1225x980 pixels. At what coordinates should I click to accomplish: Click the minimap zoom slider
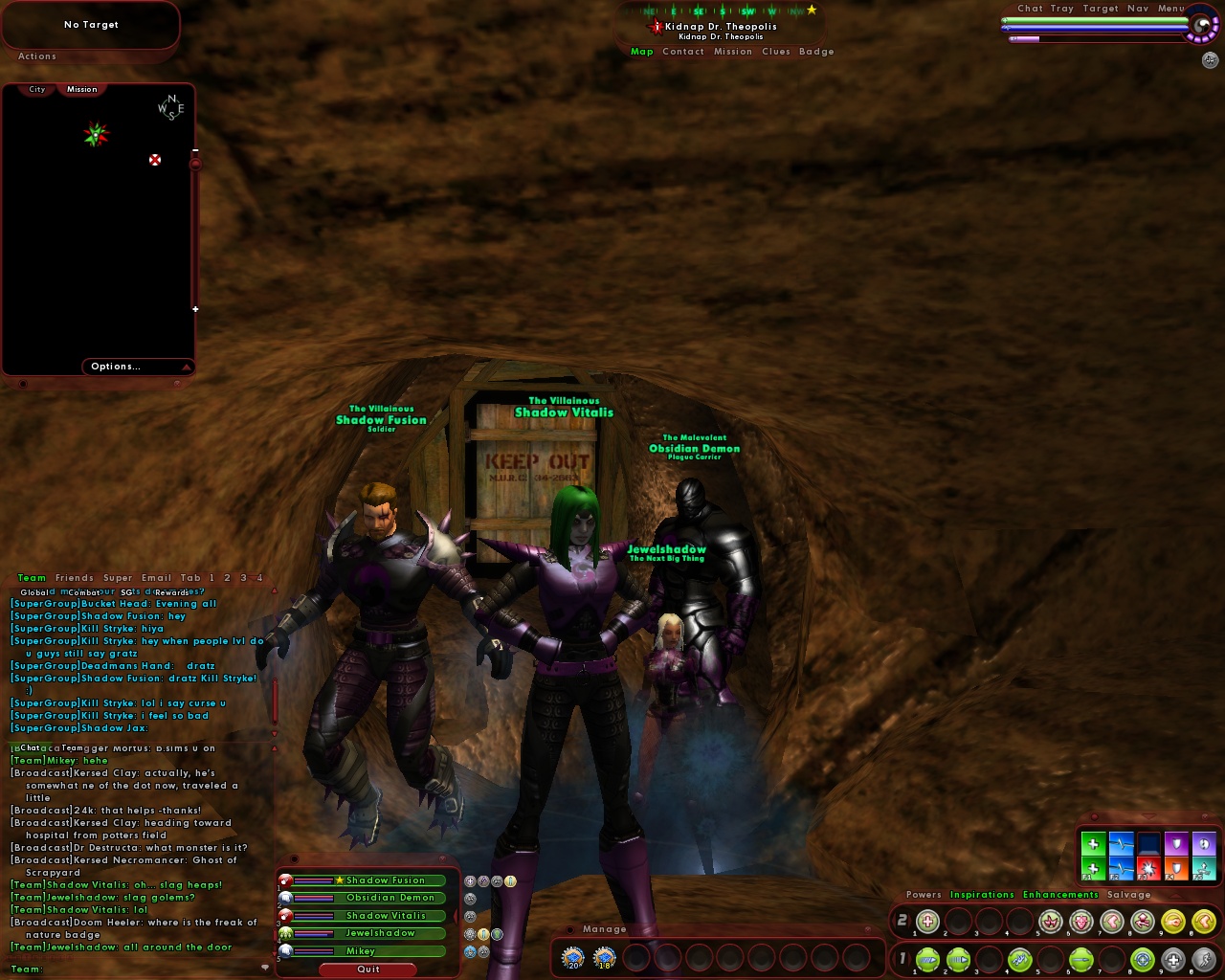pos(196,165)
